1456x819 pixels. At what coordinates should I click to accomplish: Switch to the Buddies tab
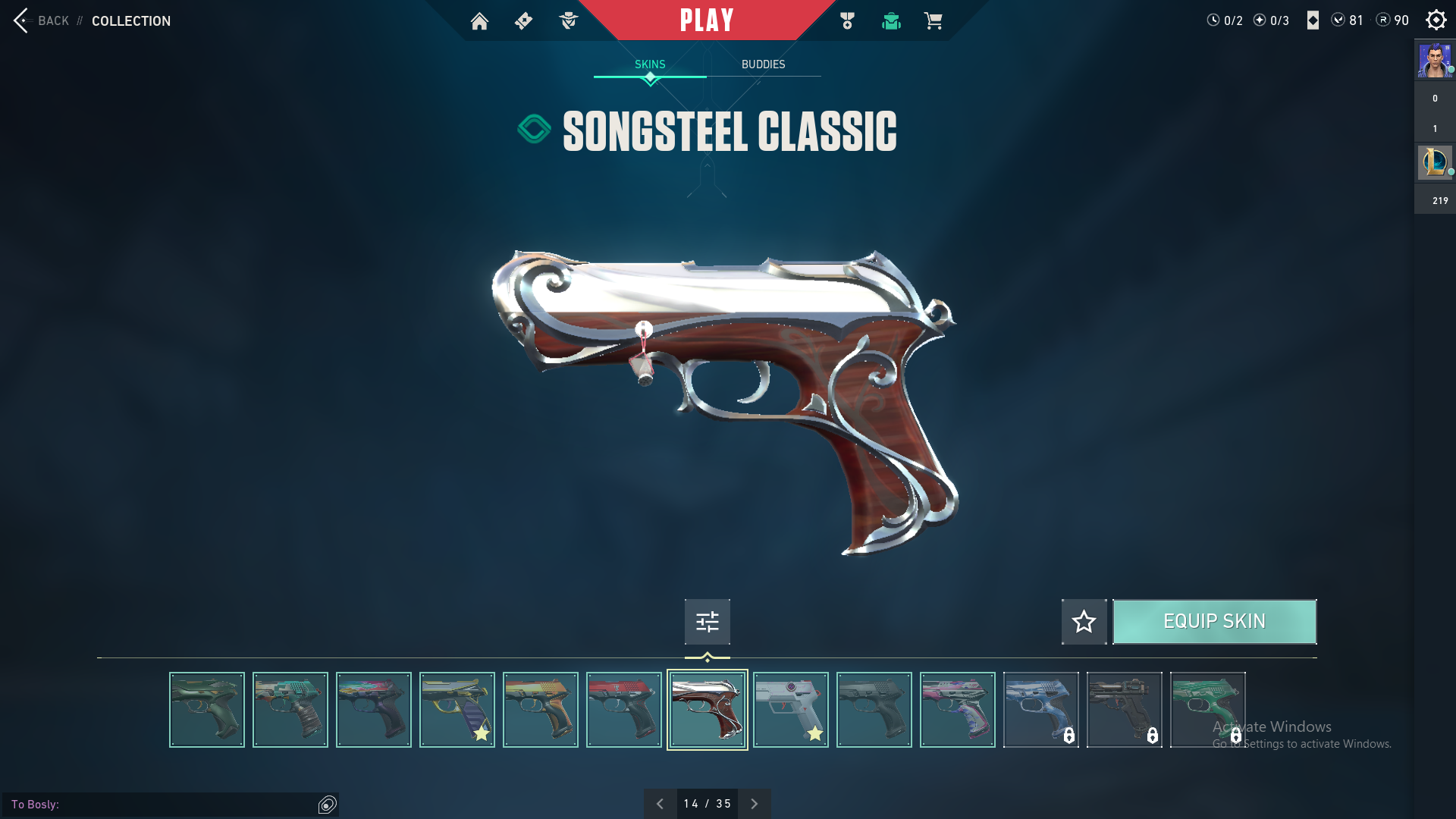pyautogui.click(x=763, y=64)
